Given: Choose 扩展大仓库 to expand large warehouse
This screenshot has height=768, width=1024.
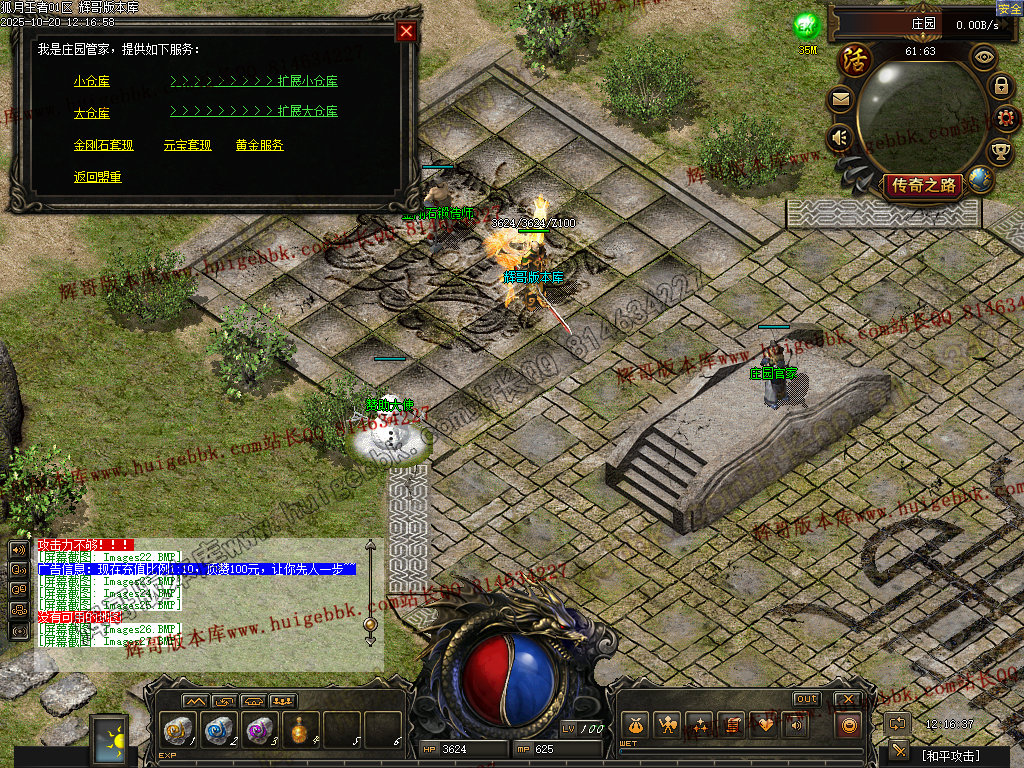Looking at the screenshot, I should point(307,113).
